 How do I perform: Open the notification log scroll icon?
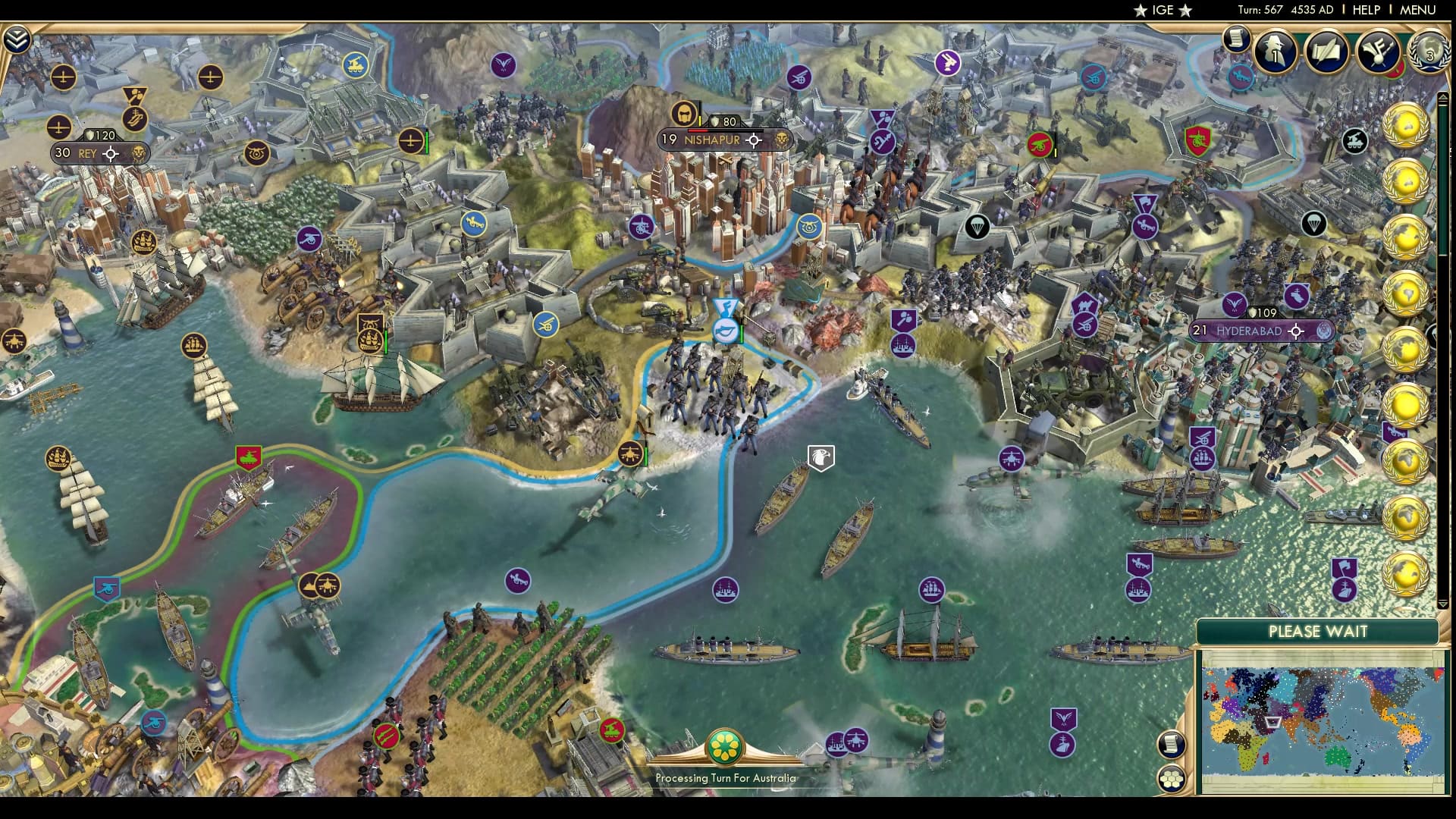pos(1235,40)
